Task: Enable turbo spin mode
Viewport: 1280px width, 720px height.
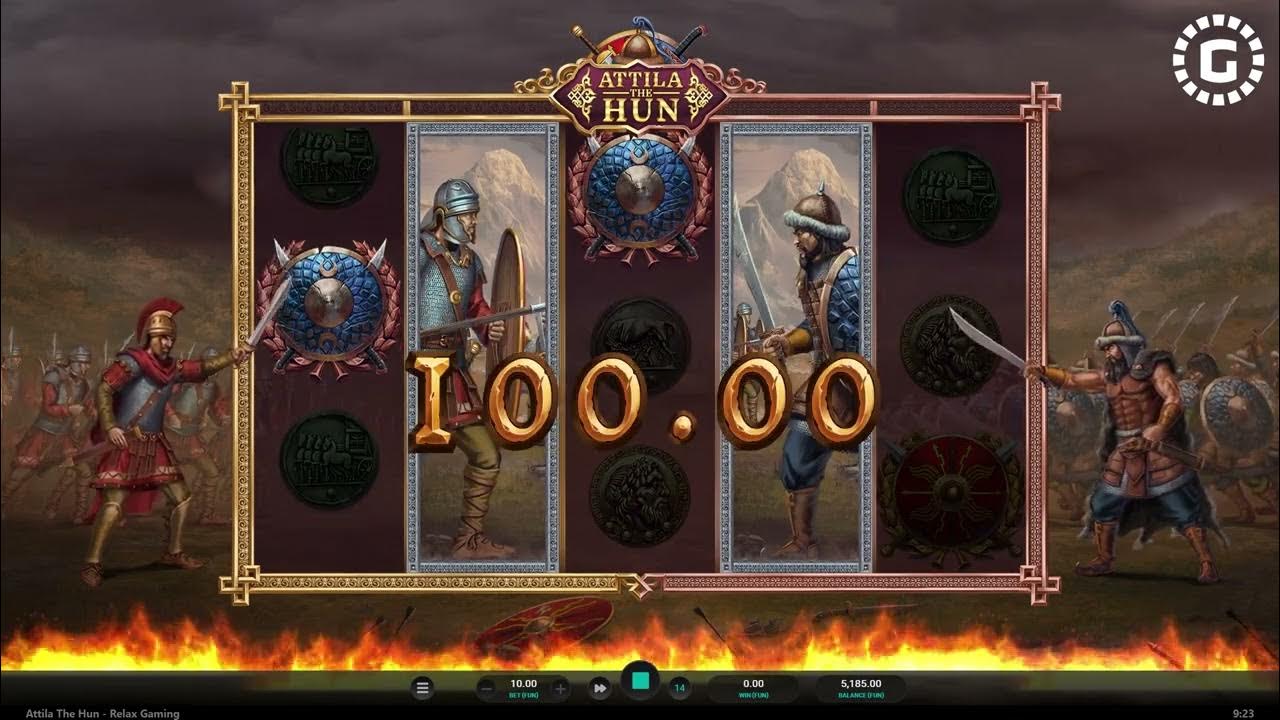Action: pos(601,687)
